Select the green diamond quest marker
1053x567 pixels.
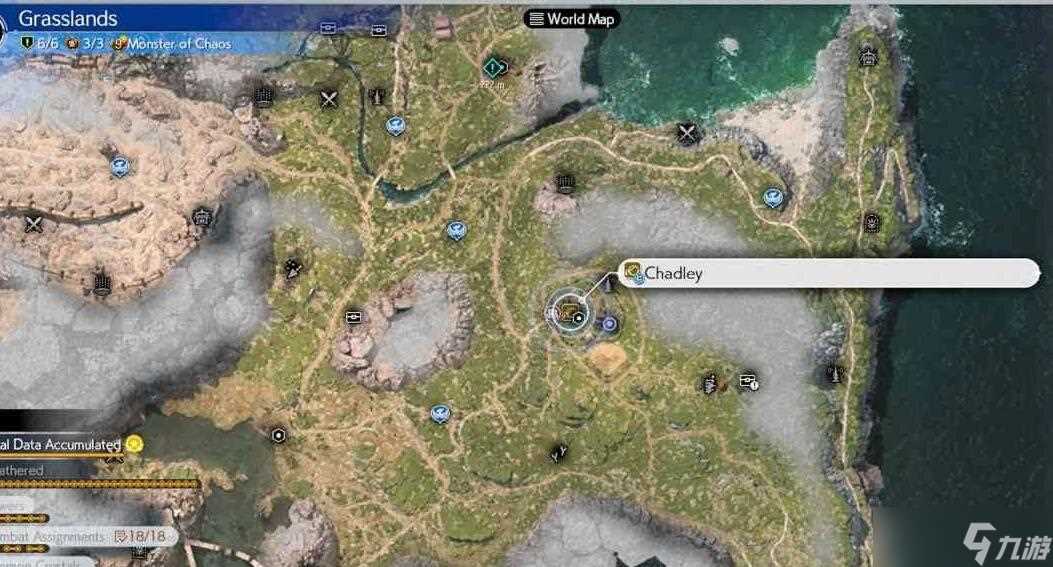pos(492,67)
